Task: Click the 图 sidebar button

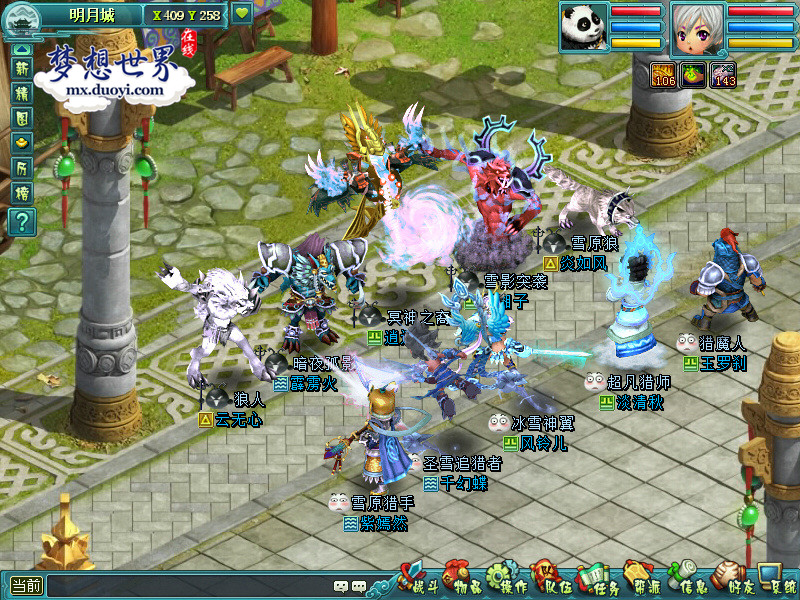Action: [x=21, y=117]
